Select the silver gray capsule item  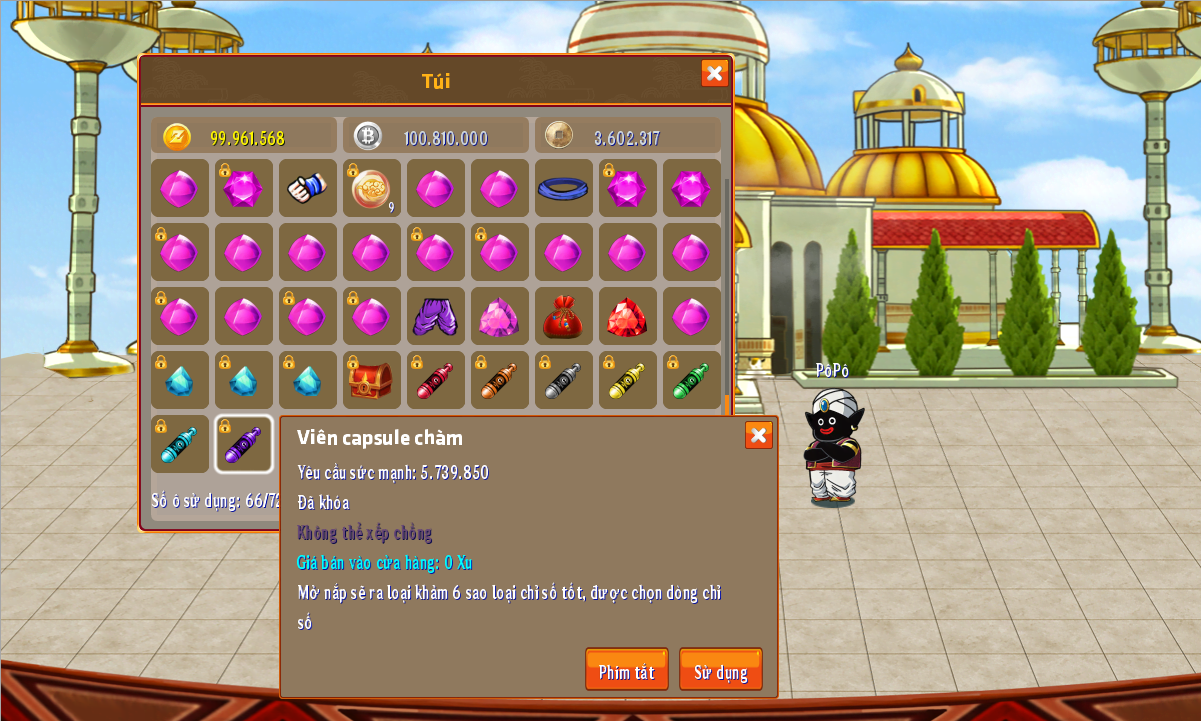click(563, 380)
